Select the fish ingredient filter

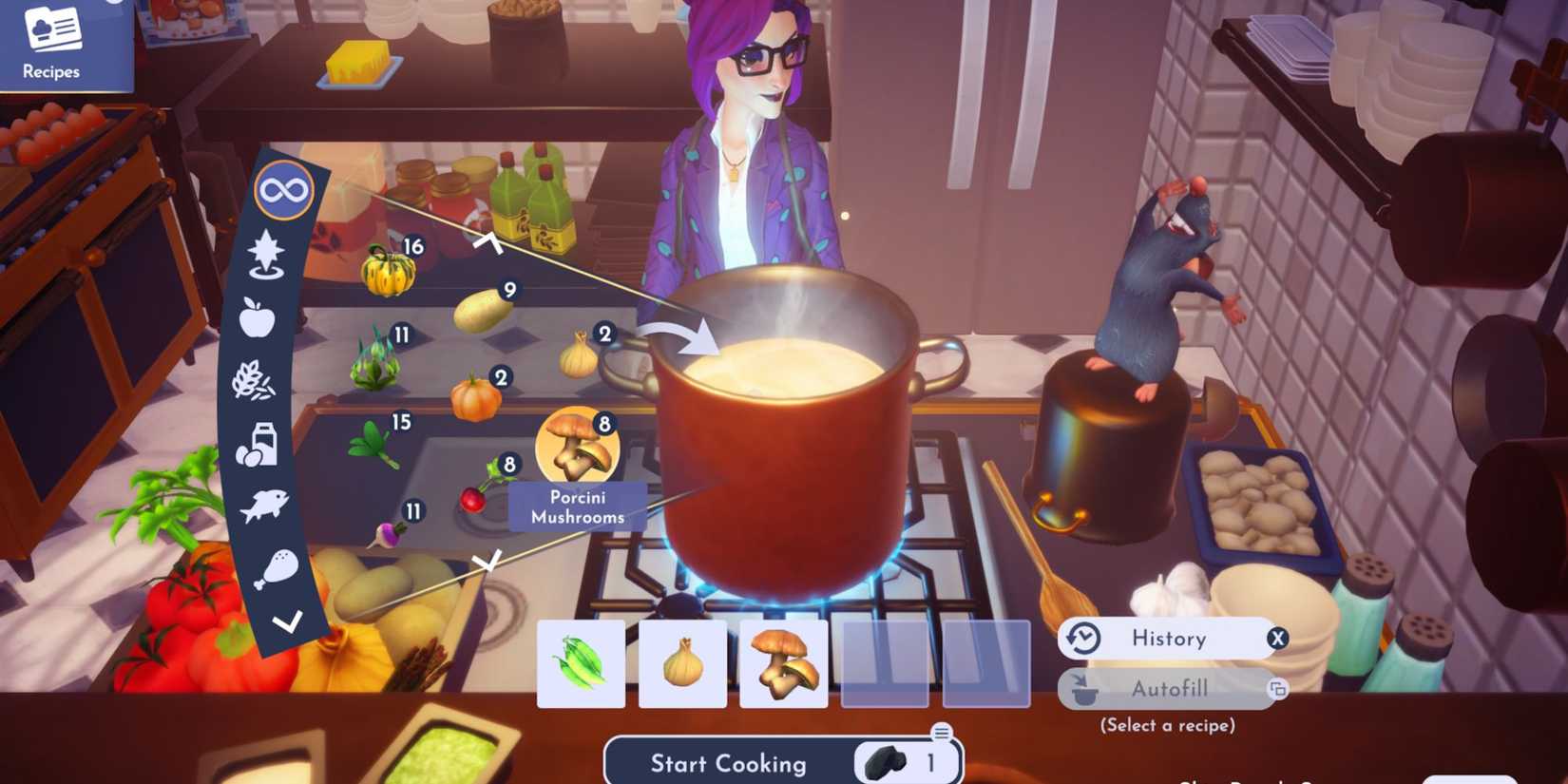tap(265, 505)
